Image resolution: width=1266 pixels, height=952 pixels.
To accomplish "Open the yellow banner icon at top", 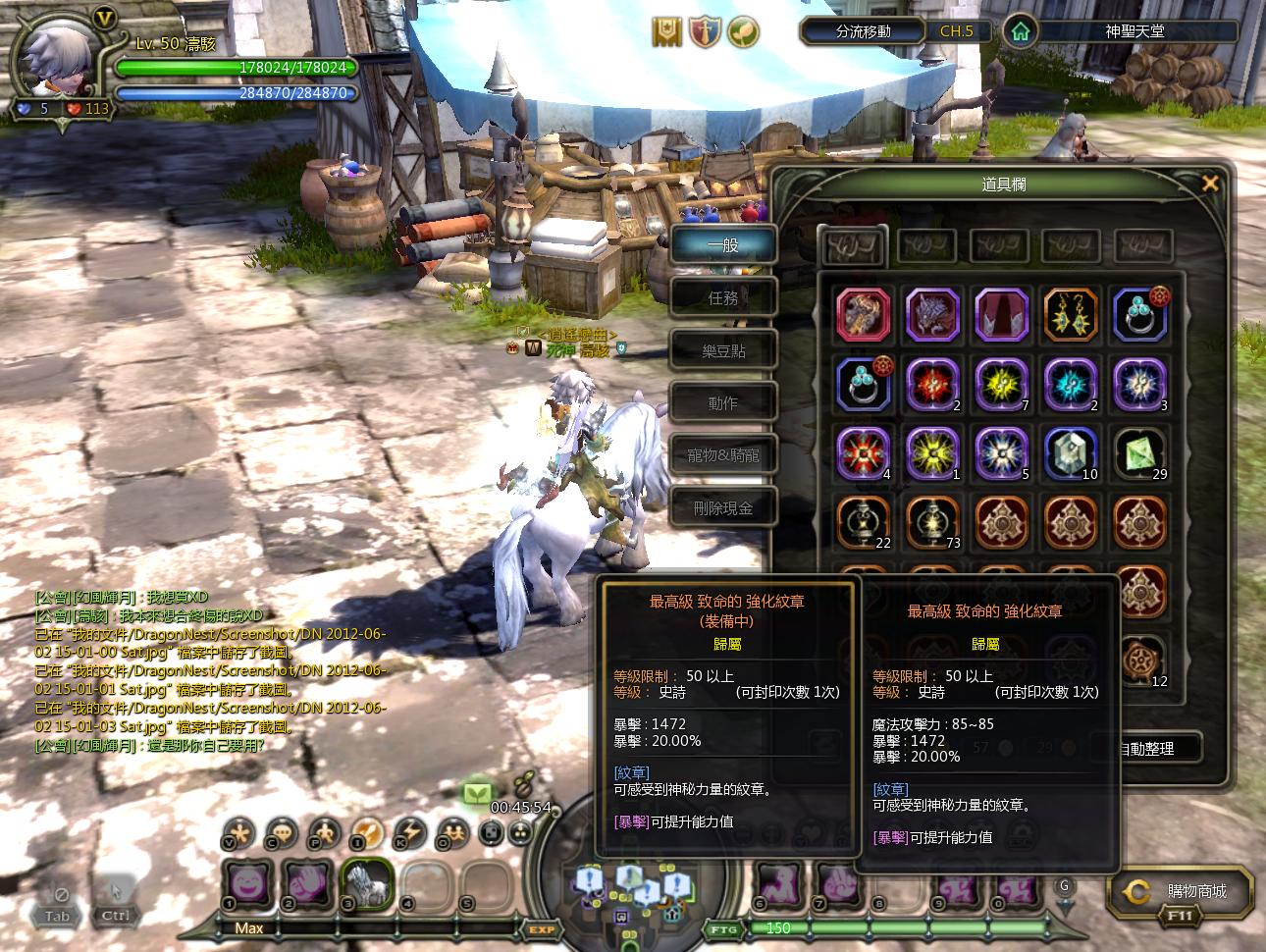I will coord(667,32).
